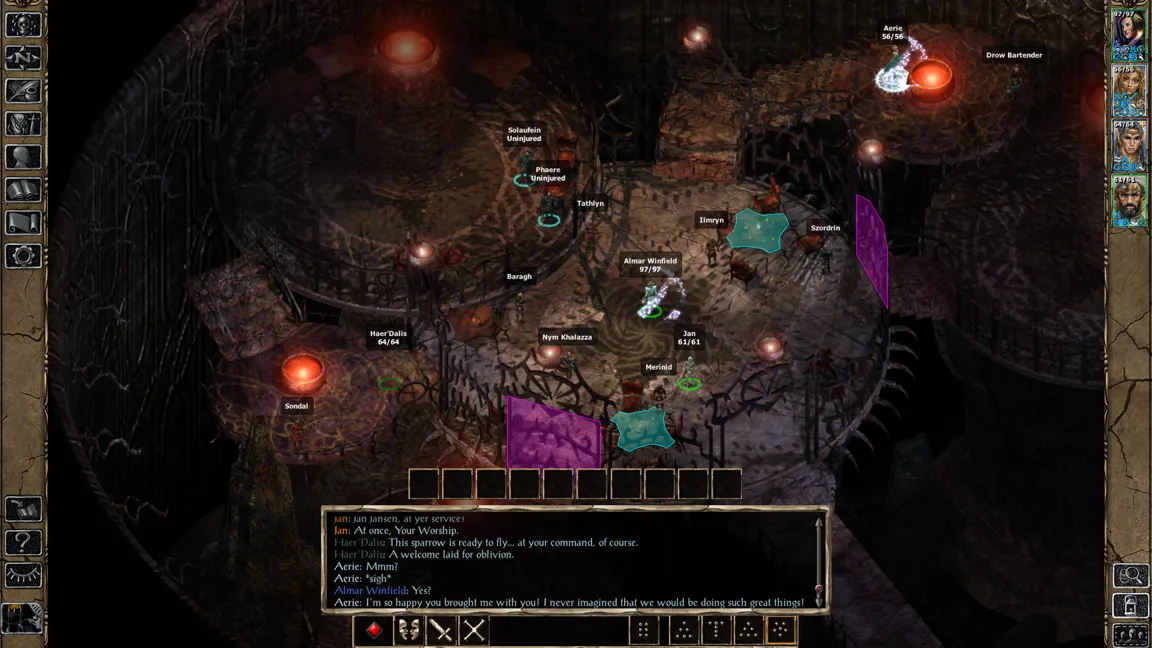Click the magnifying glass button
This screenshot has height=648, width=1152.
[x=1131, y=575]
